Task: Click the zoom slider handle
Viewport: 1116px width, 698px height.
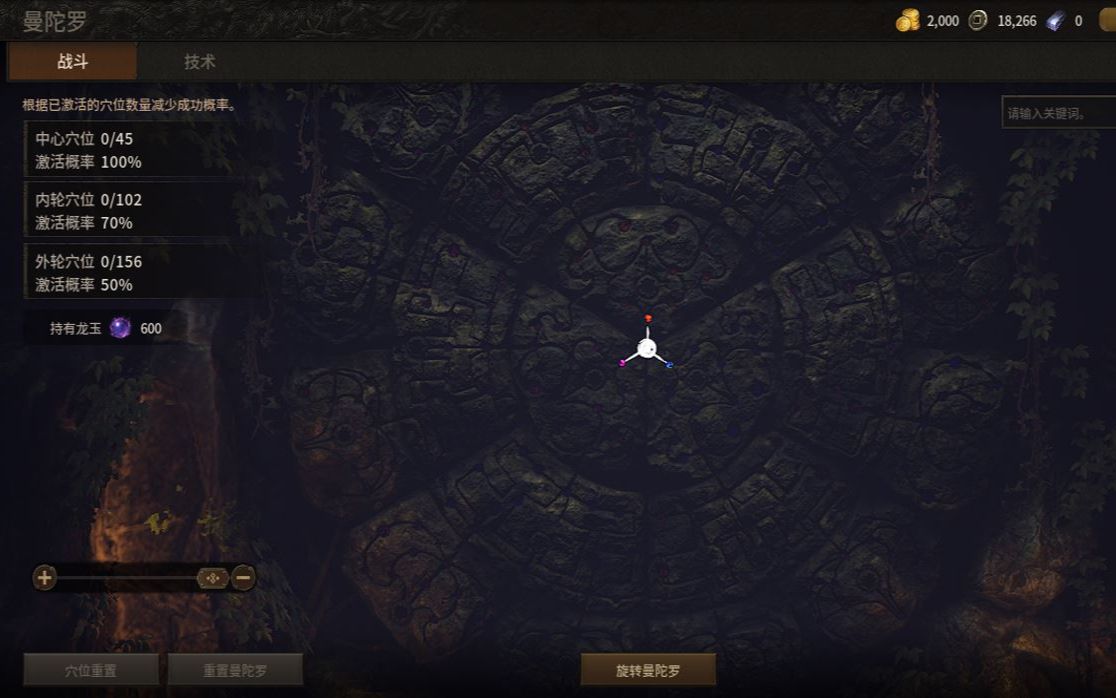Action: pyautogui.click(x=213, y=577)
